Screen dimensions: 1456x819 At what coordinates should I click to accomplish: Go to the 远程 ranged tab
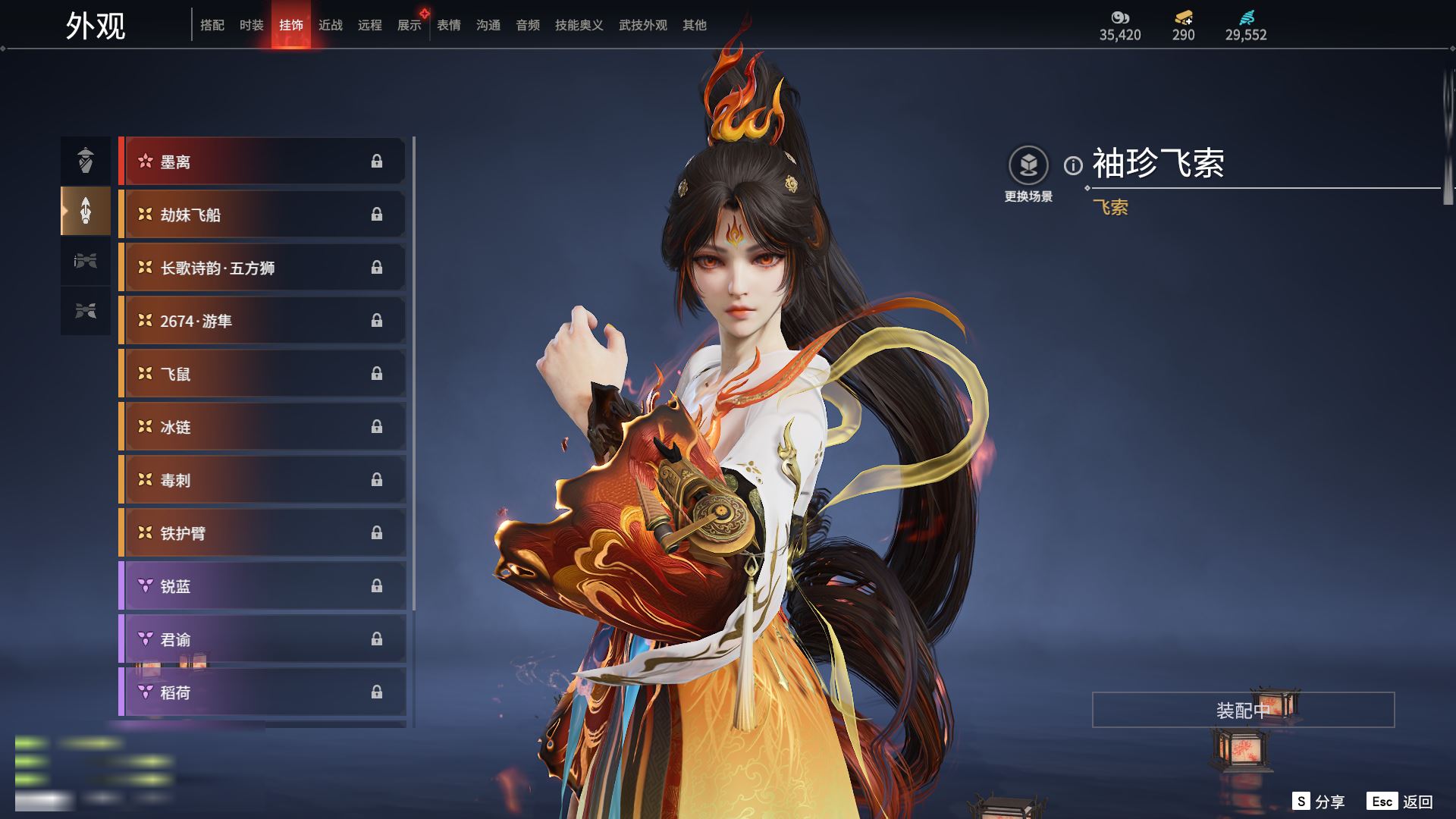[x=370, y=25]
